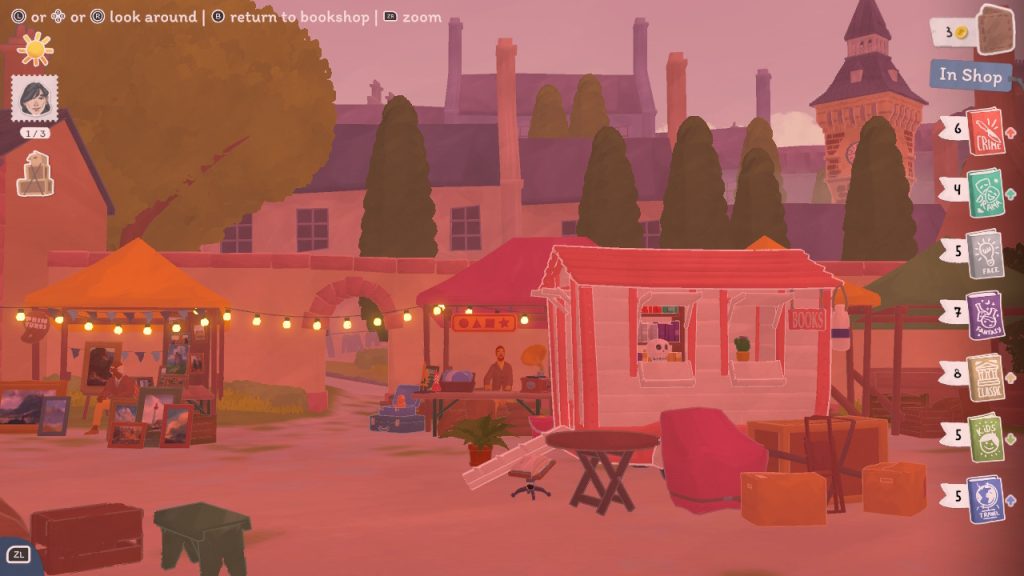Viewport: 1024px width, 576px height.
Task: Open the brown journal with coin count
Action: coord(995,30)
